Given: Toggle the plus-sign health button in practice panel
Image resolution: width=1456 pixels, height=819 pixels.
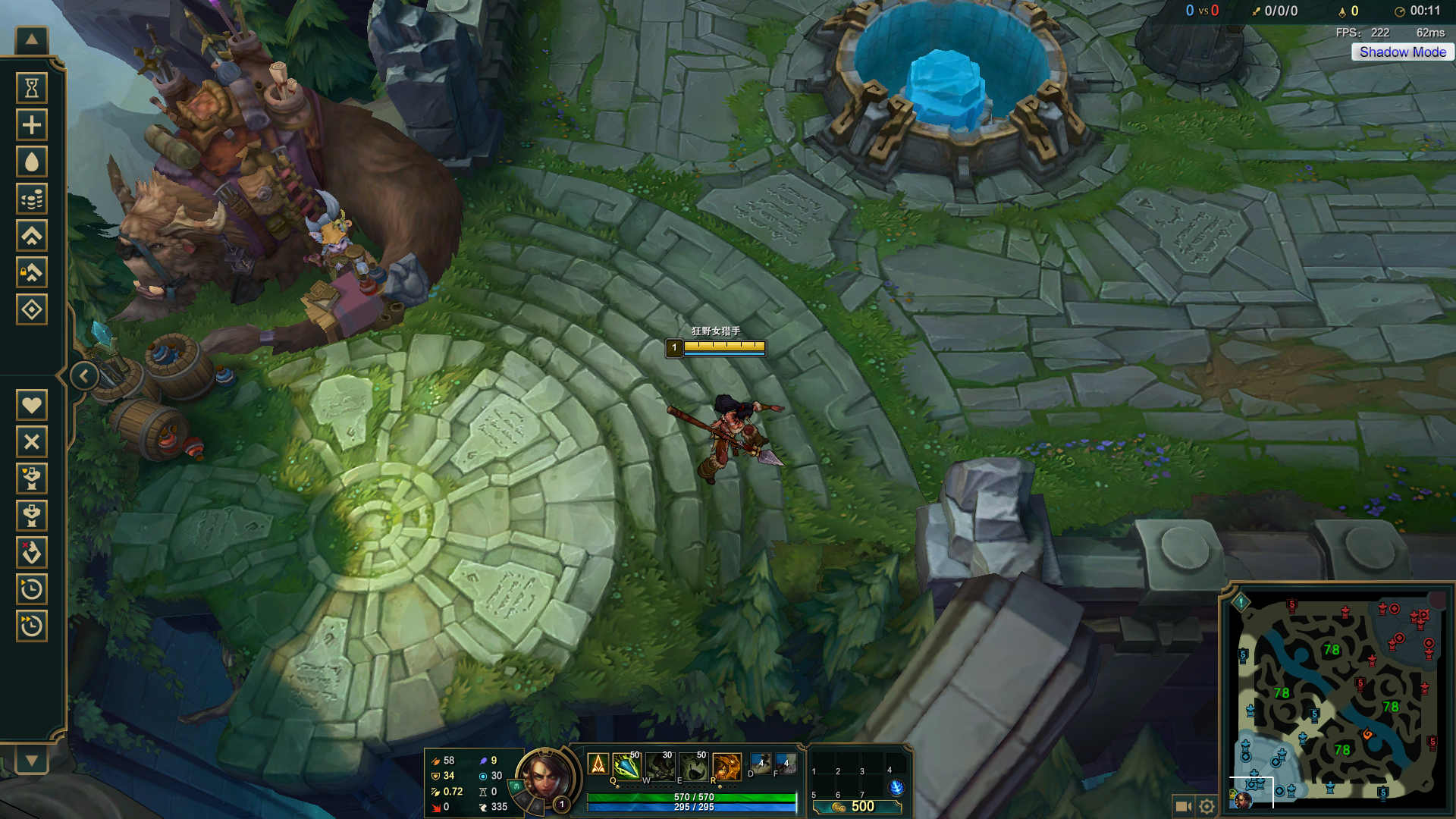Looking at the screenshot, I should 32,125.
